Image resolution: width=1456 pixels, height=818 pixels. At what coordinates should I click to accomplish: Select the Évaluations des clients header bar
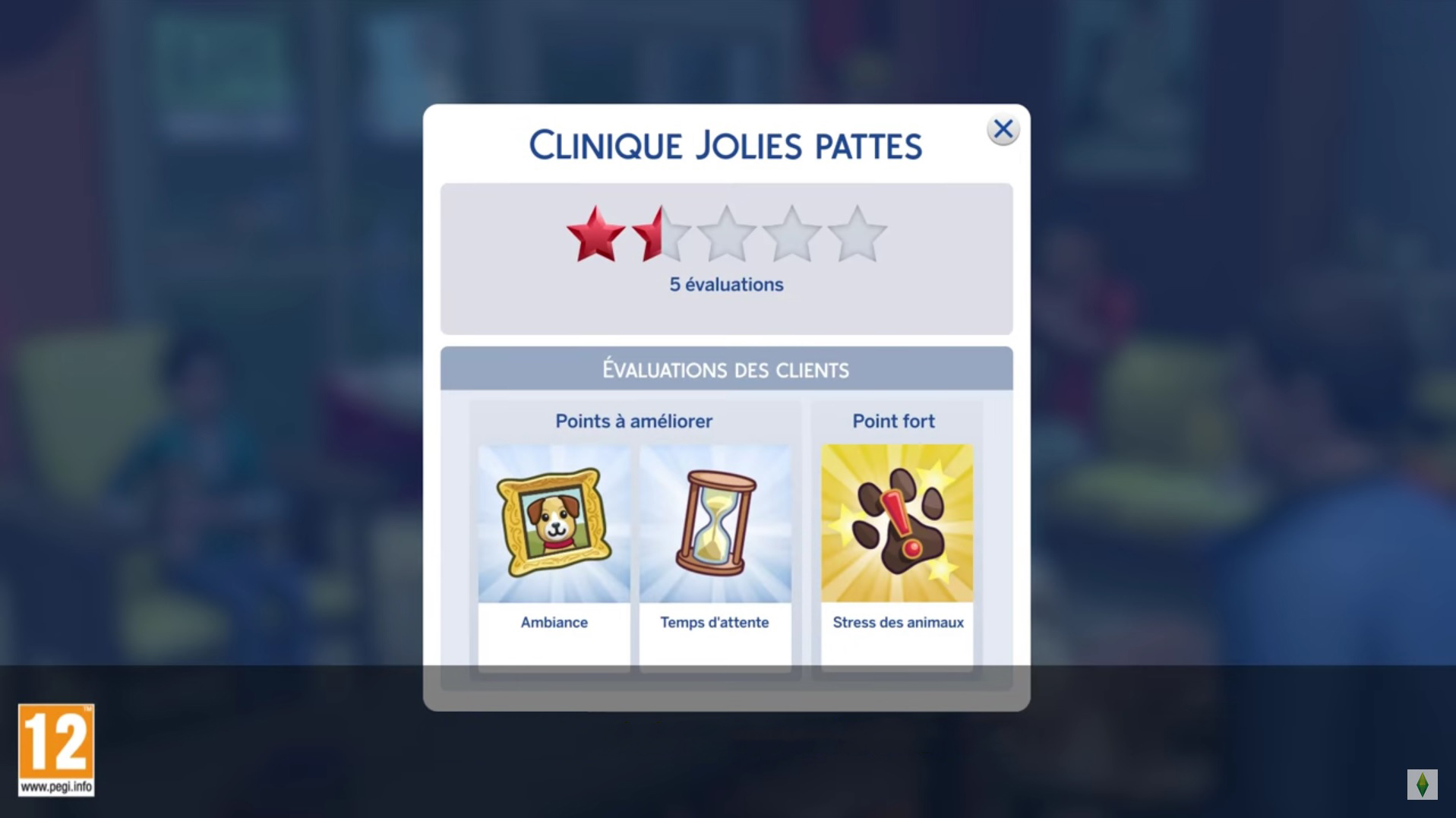(725, 368)
